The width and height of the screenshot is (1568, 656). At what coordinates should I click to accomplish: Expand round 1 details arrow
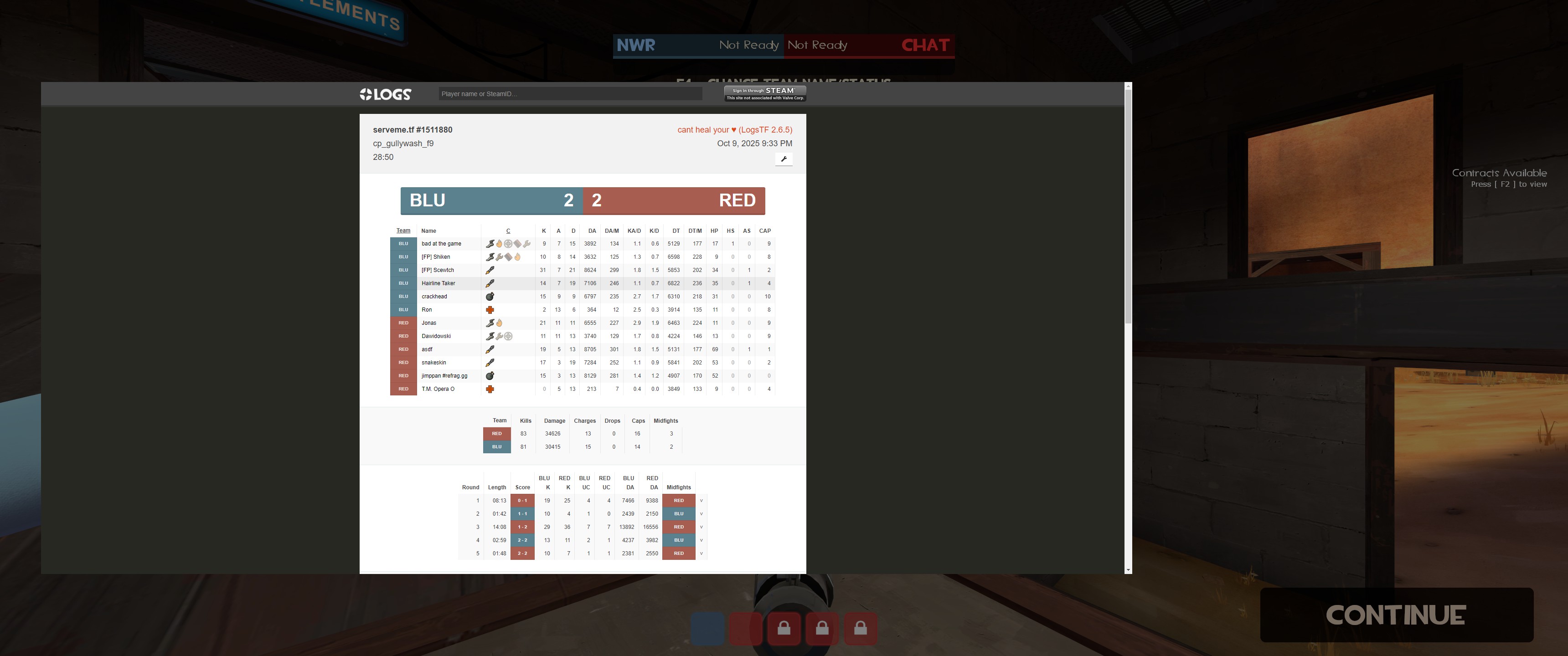tap(701, 501)
